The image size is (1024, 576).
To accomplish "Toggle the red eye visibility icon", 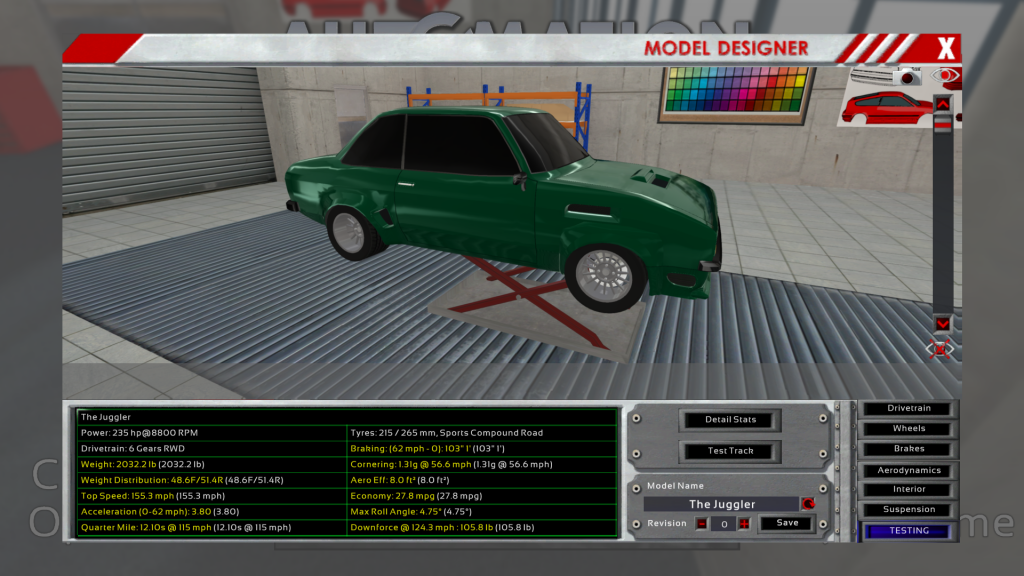I will 944,75.
